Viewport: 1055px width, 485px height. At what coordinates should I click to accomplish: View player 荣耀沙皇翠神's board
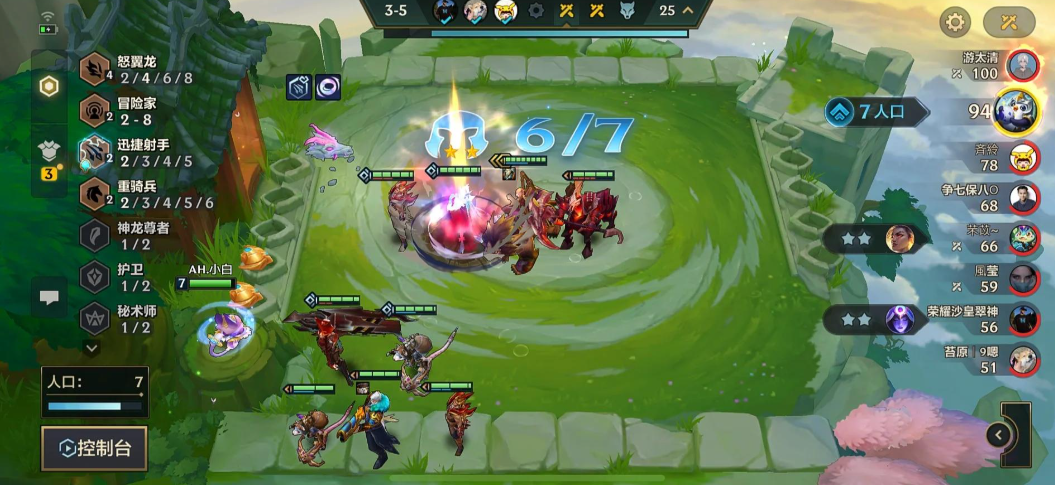click(x=1021, y=320)
